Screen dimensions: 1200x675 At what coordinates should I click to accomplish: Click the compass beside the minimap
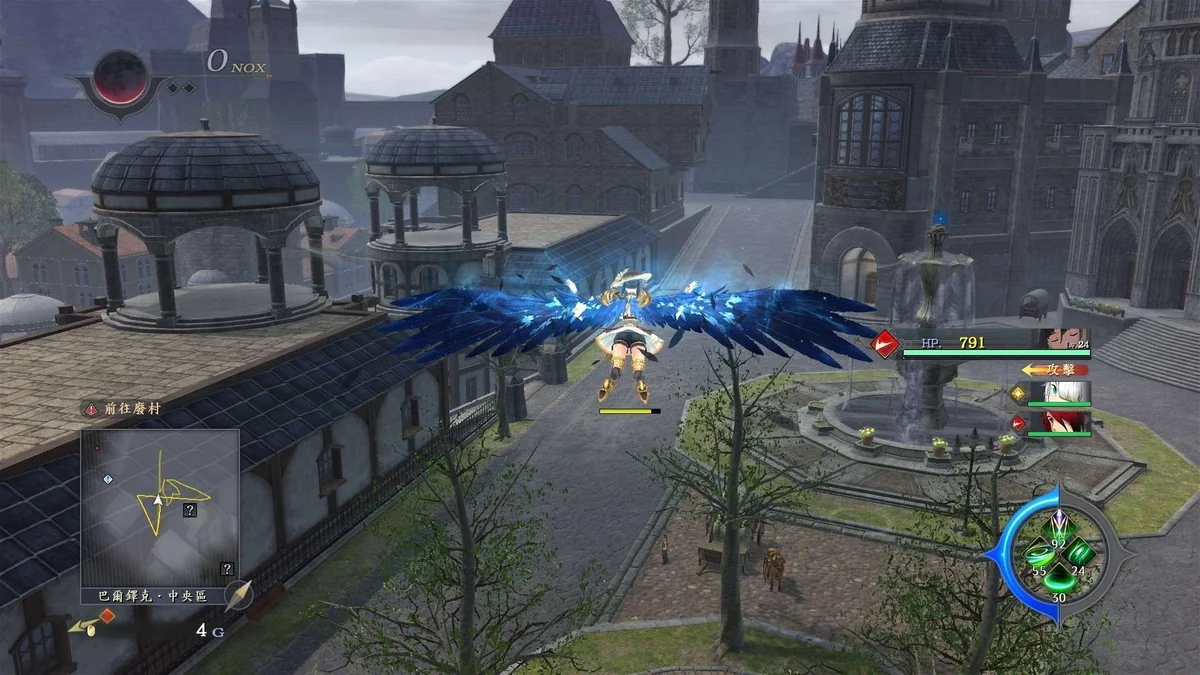[238, 596]
